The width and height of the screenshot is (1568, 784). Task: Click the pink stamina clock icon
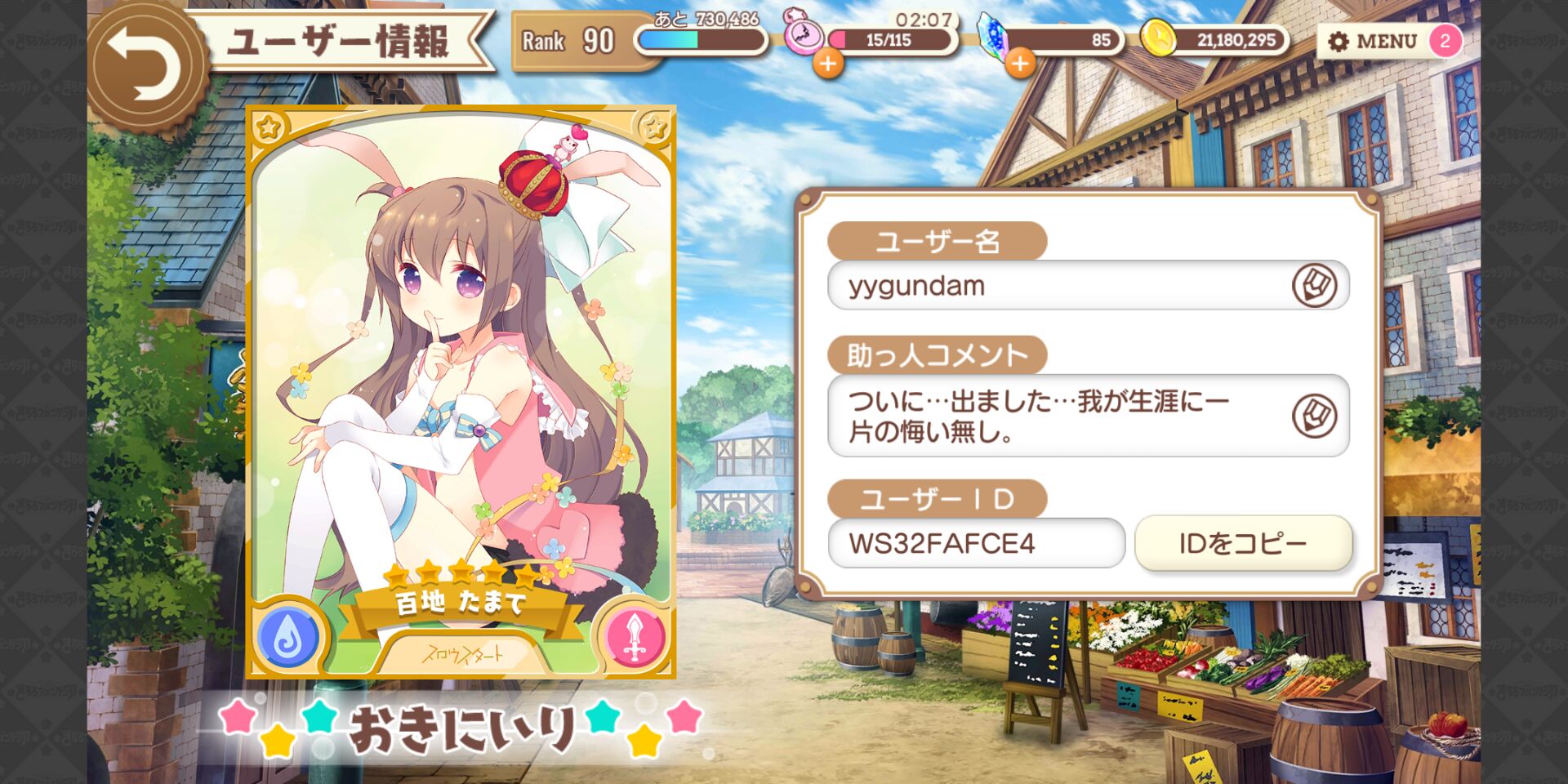click(803, 34)
